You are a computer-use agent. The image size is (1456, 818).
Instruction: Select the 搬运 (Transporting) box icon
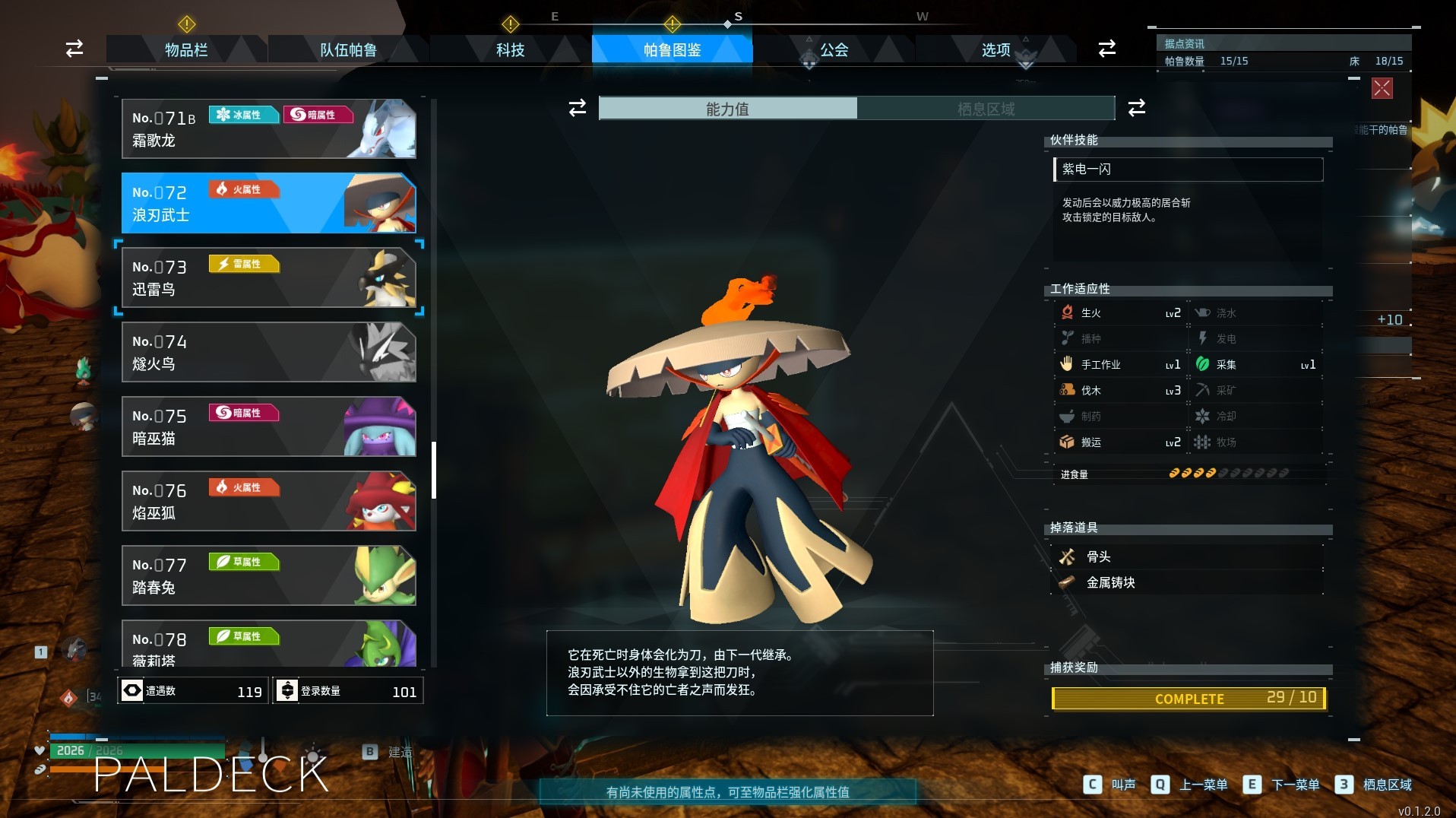1067,442
